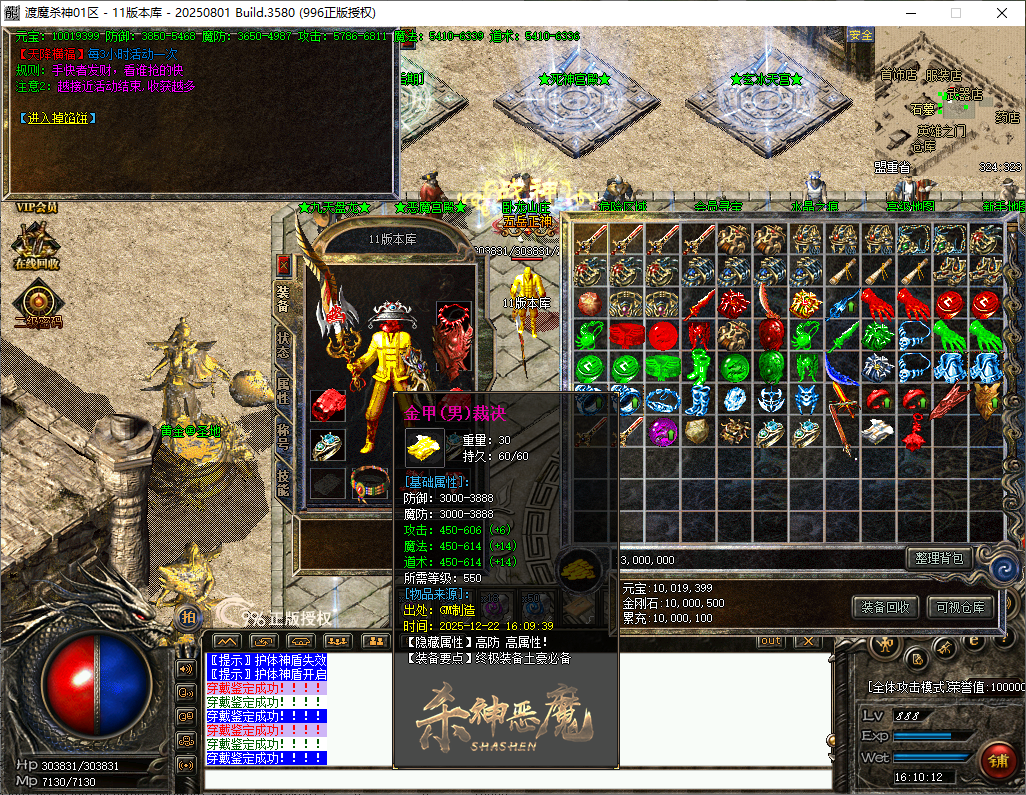
Task: Select the purple orb in the bag
Action: coord(664,432)
